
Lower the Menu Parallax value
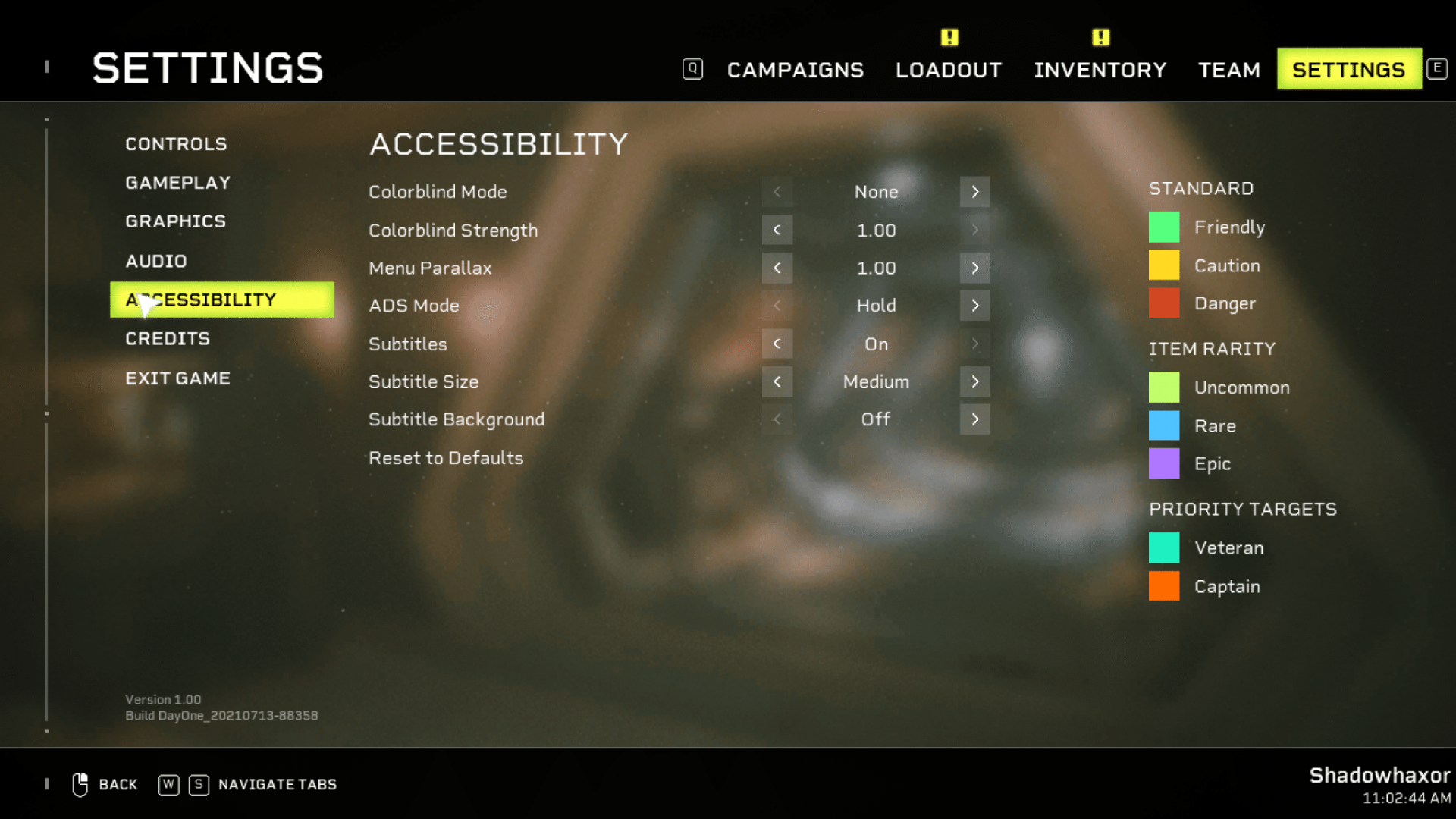coord(777,268)
